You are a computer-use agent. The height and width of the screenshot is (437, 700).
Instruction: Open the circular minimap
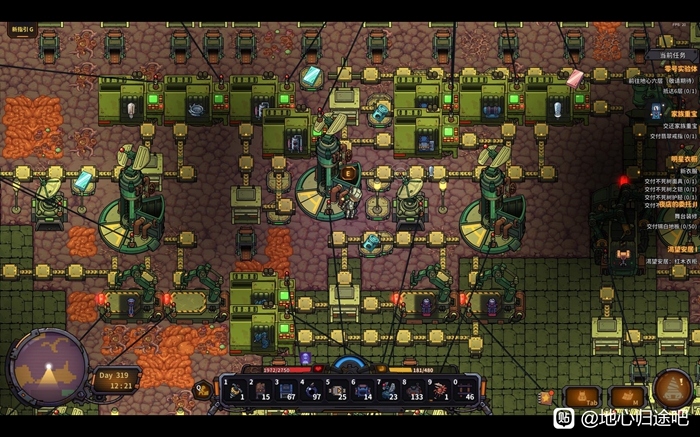point(47,369)
